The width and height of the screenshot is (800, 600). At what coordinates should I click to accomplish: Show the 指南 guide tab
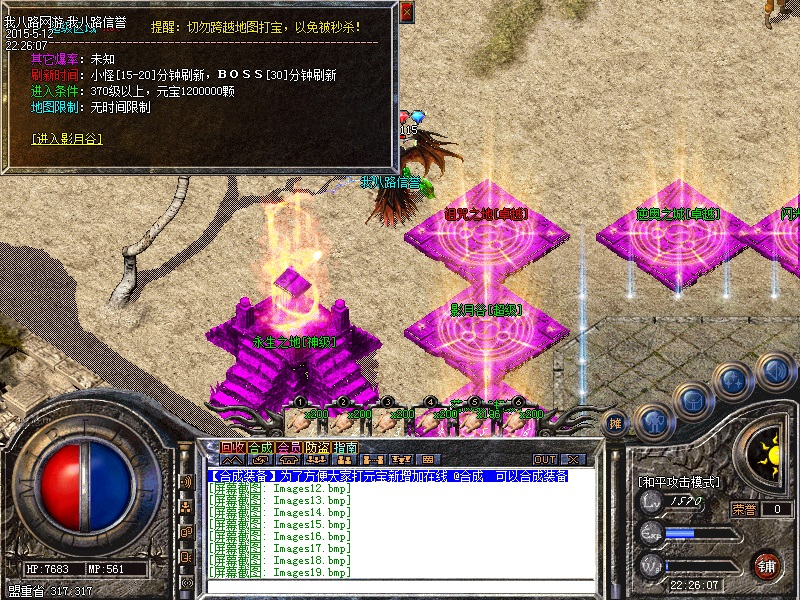[x=344, y=447]
